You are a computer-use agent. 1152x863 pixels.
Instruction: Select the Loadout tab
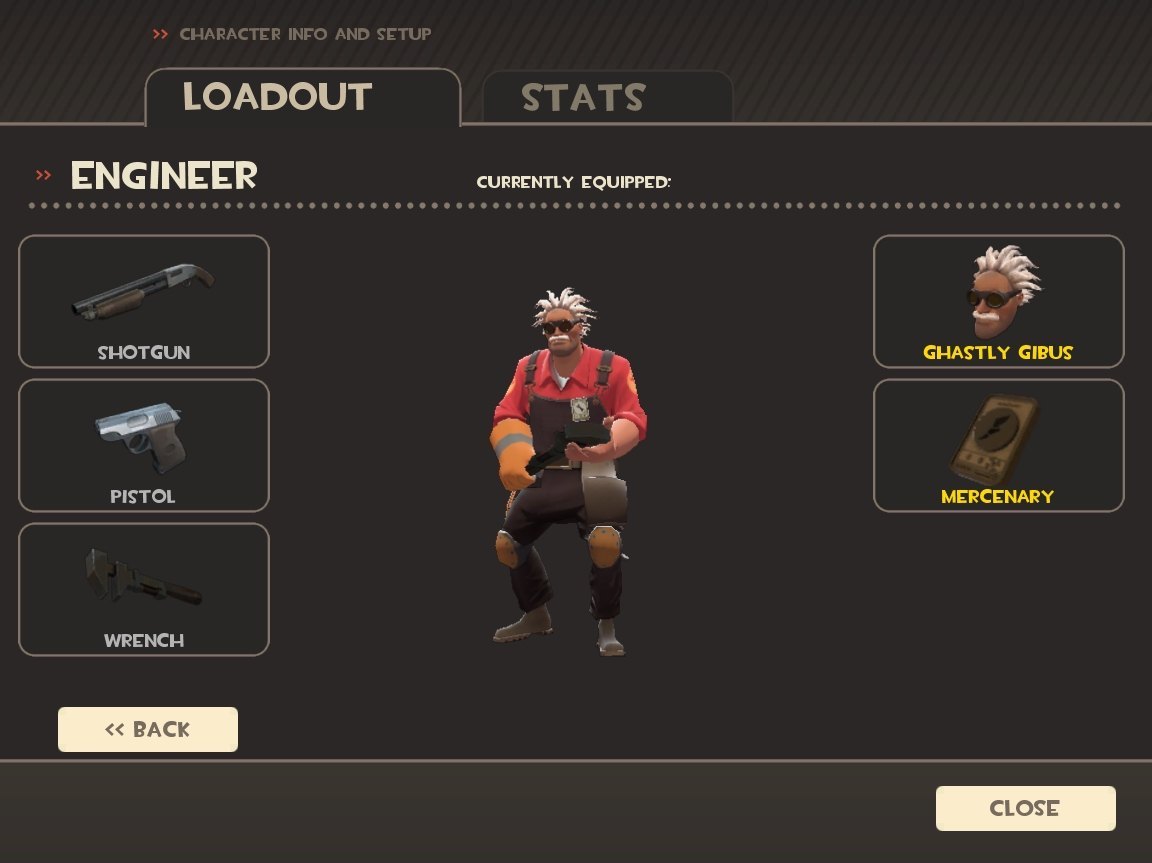click(x=302, y=97)
